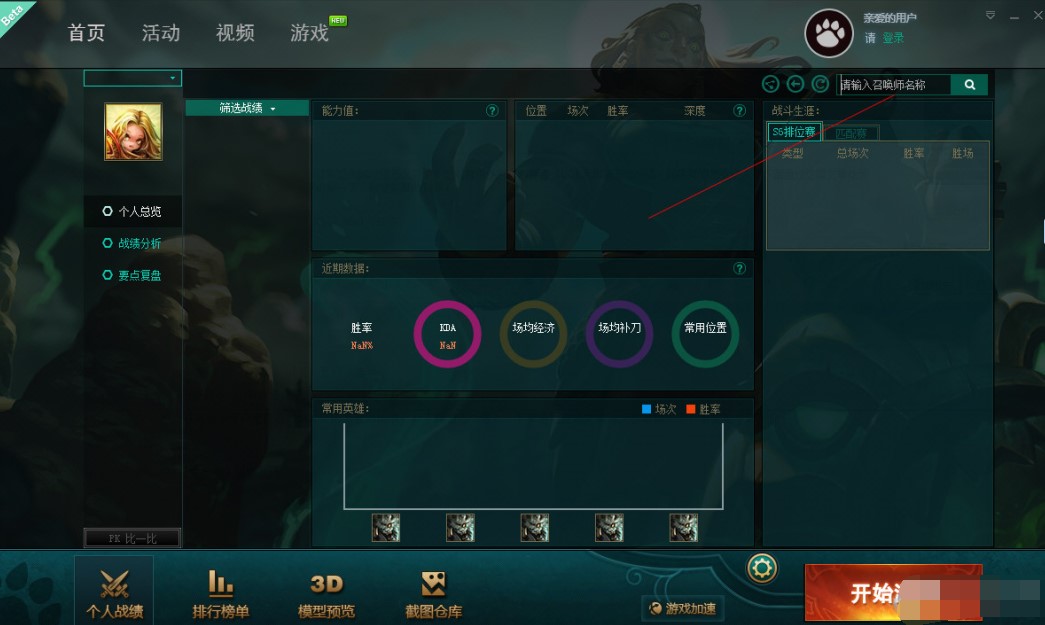Open the 游戏 games tab
The height and width of the screenshot is (625, 1045).
310,33
